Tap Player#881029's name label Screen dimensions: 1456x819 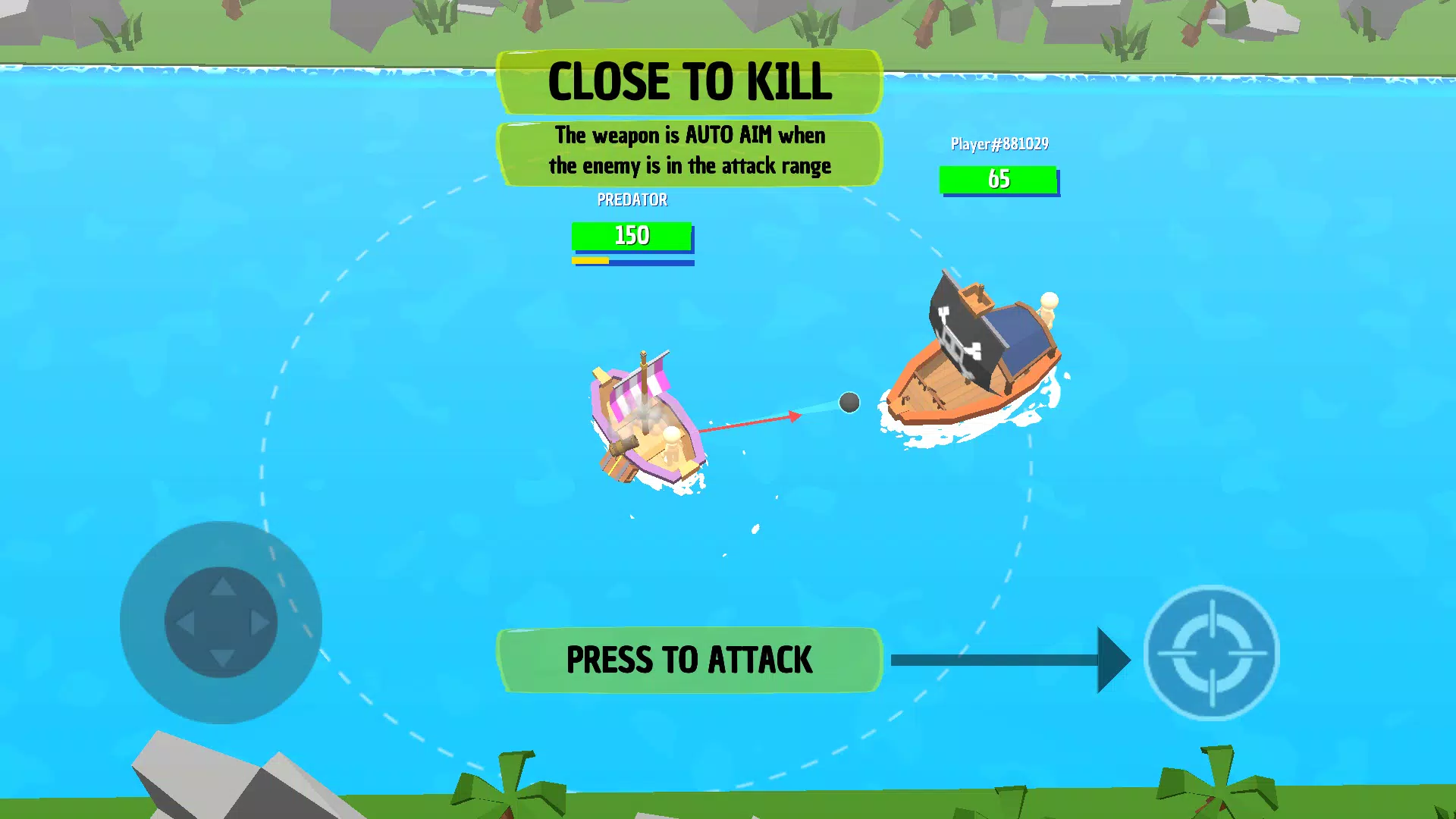pyautogui.click(x=999, y=143)
